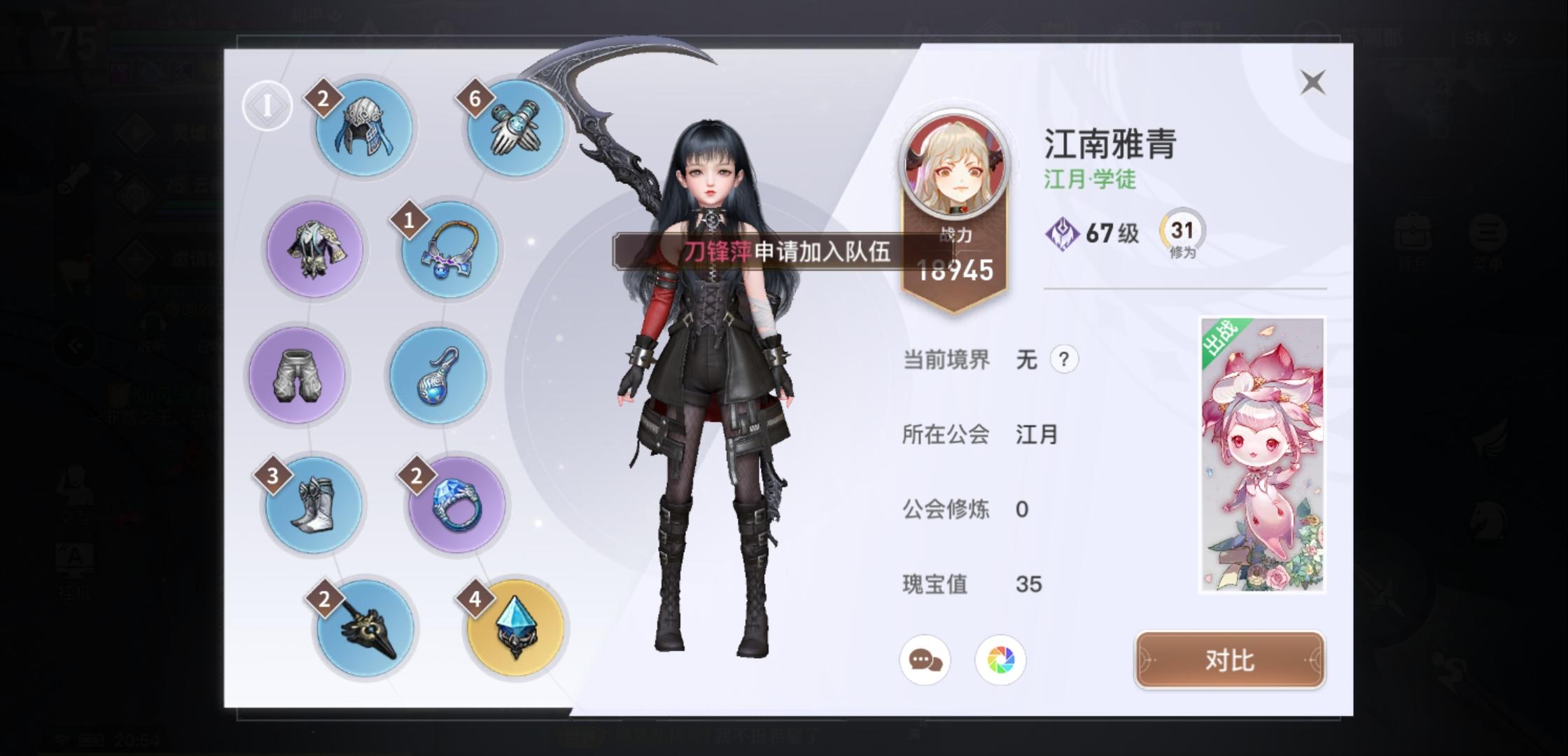The height and width of the screenshot is (756, 1568).
Task: Inspect the boots equipment slot with badge 3
Action: (x=314, y=504)
